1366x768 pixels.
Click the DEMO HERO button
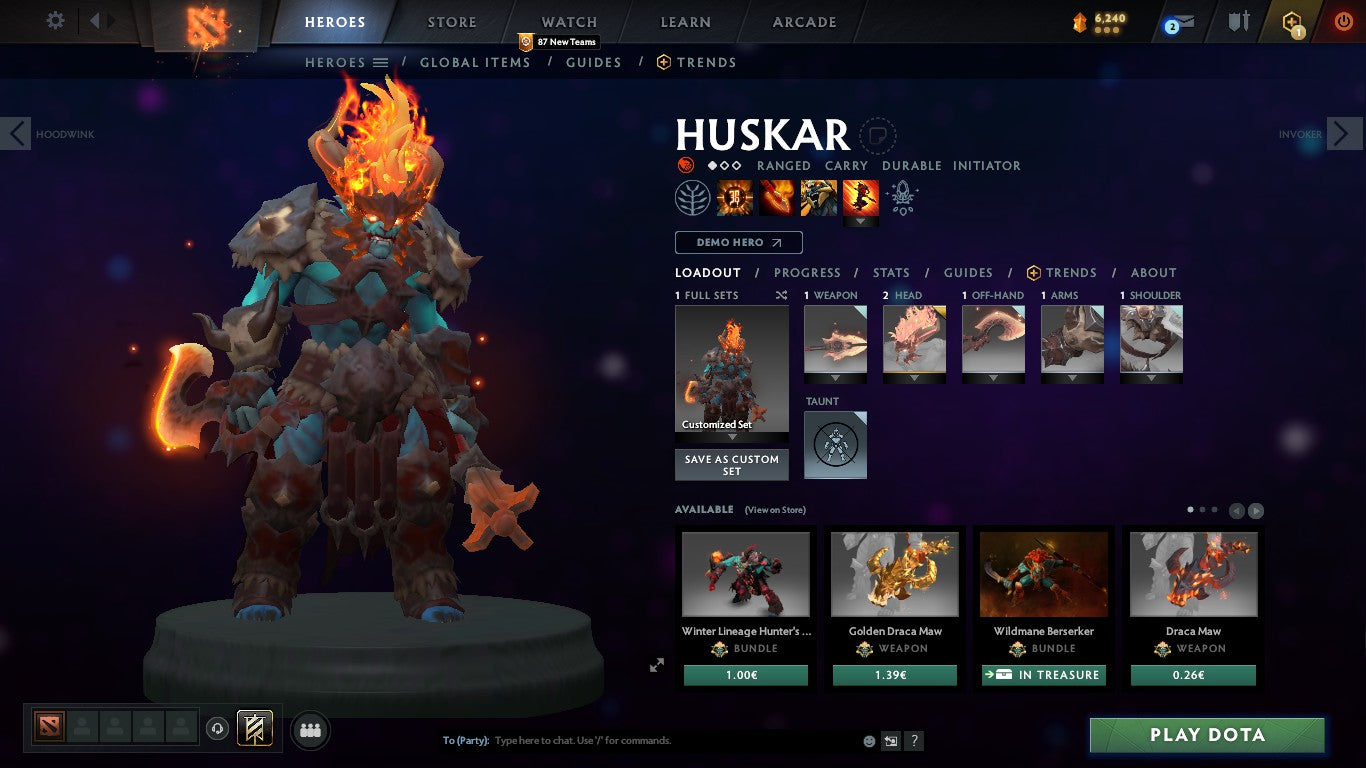pos(738,242)
